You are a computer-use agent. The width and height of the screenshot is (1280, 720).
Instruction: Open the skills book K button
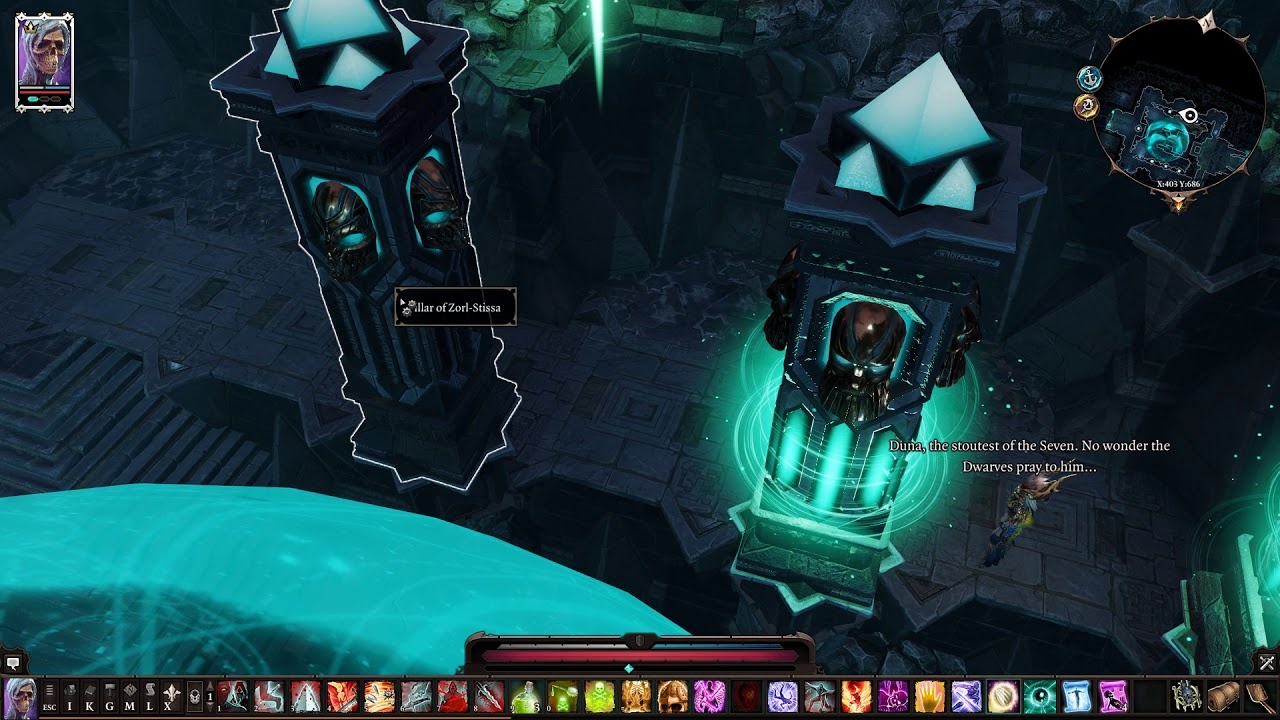click(90, 696)
